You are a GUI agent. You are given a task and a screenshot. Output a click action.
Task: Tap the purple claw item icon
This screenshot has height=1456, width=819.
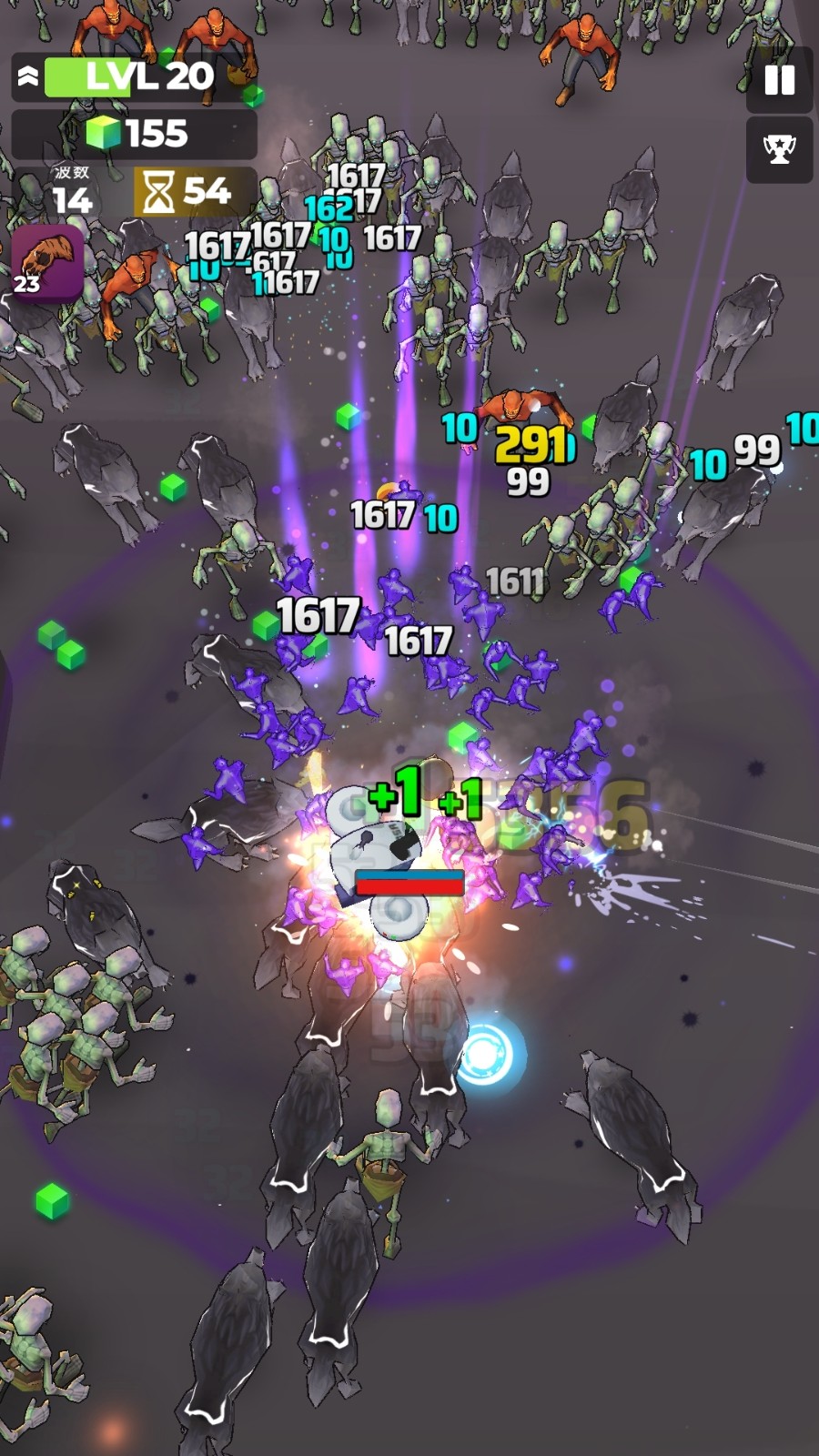click(47, 262)
